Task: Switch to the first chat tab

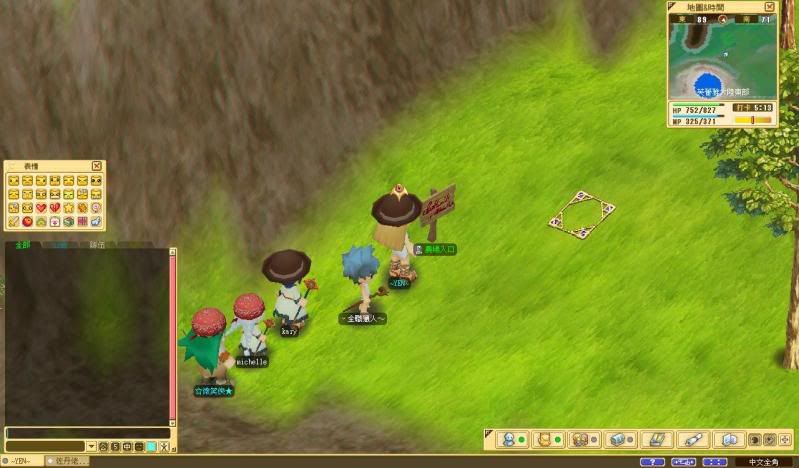Action: pos(22,244)
